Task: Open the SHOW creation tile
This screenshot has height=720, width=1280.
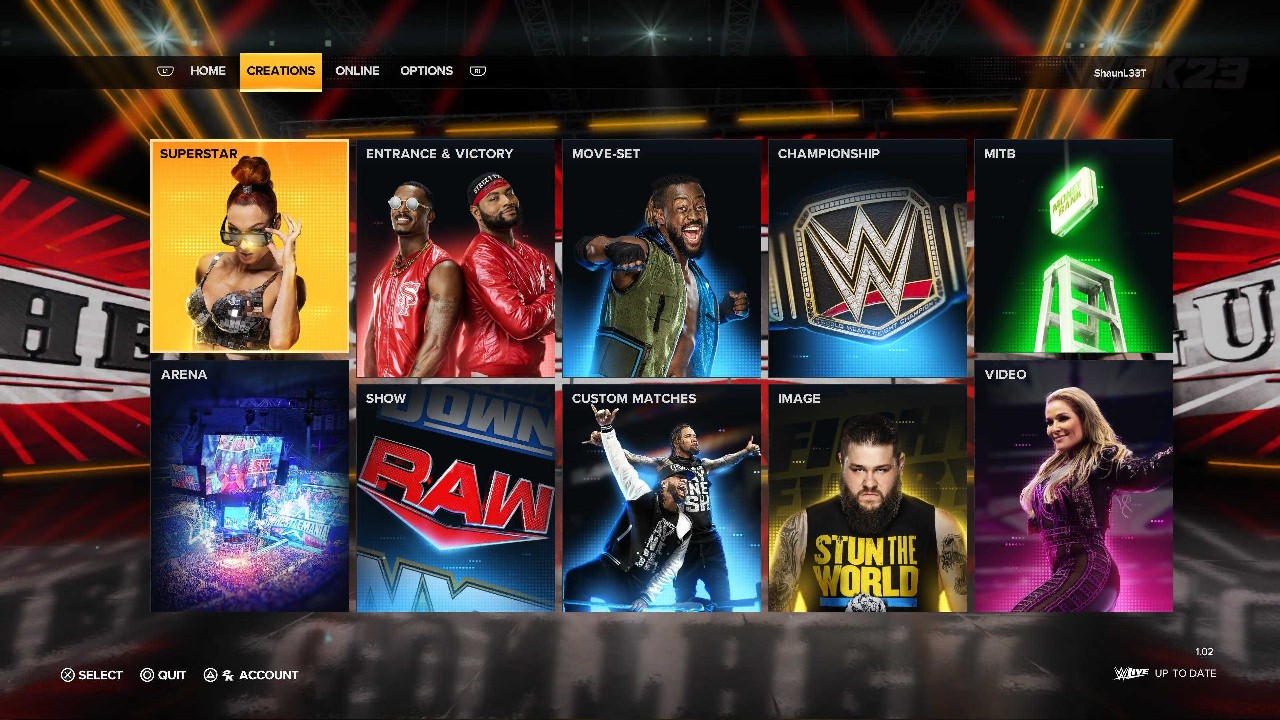Action: pyautogui.click(x=455, y=500)
